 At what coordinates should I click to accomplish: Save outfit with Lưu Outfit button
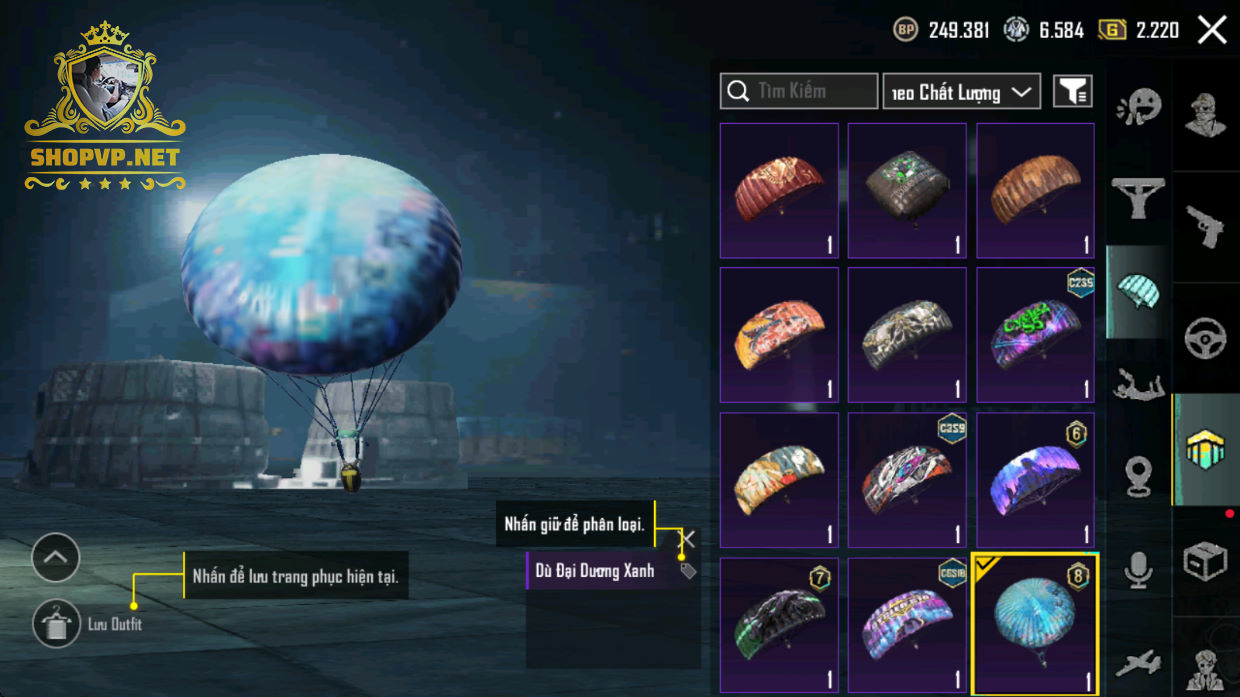tap(56, 624)
